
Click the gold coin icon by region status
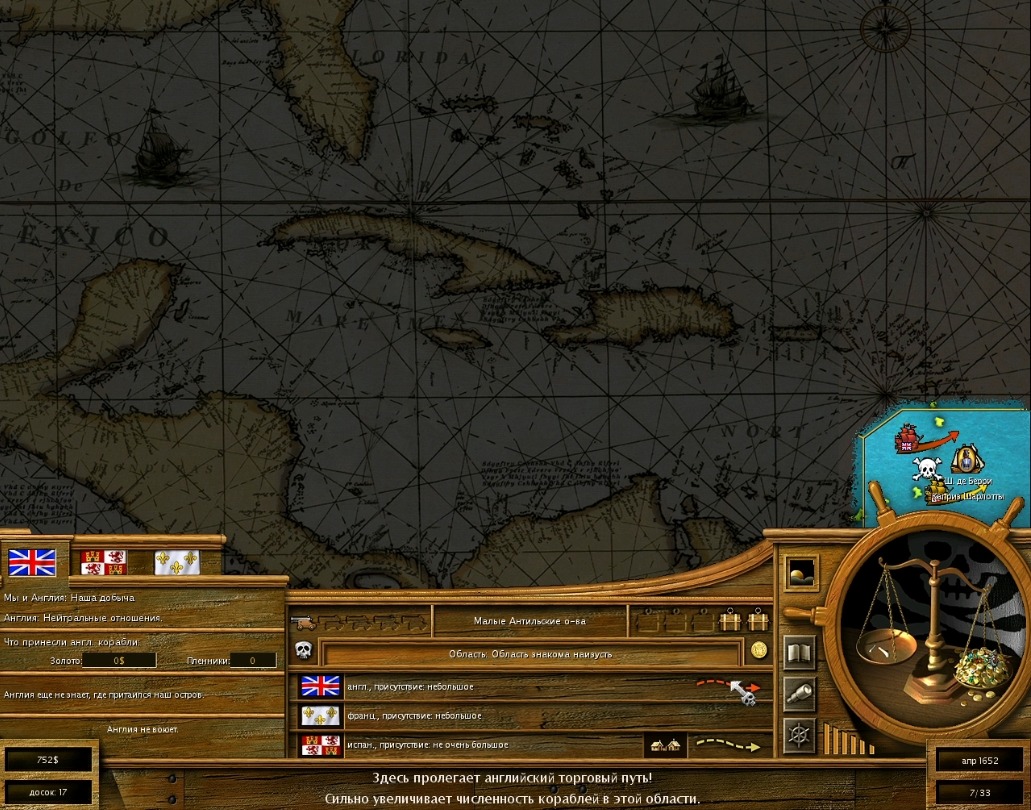[x=759, y=650]
